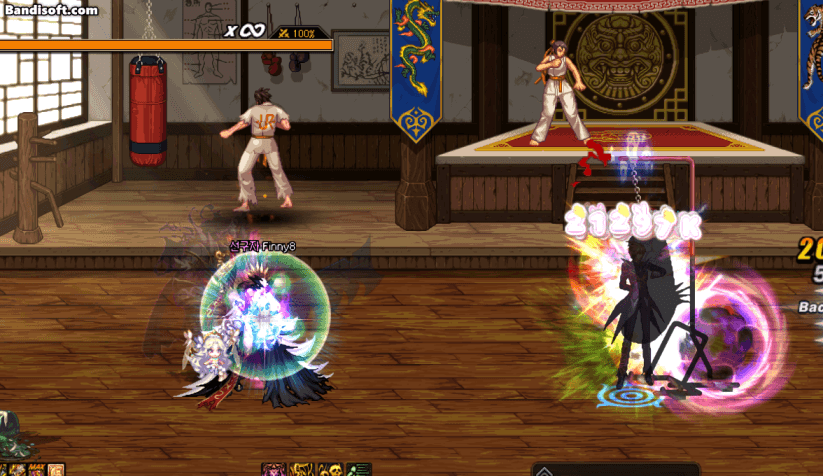Image resolution: width=823 pixels, height=476 pixels.
Task: Select the icon labeled MAX
Action: point(37,469)
